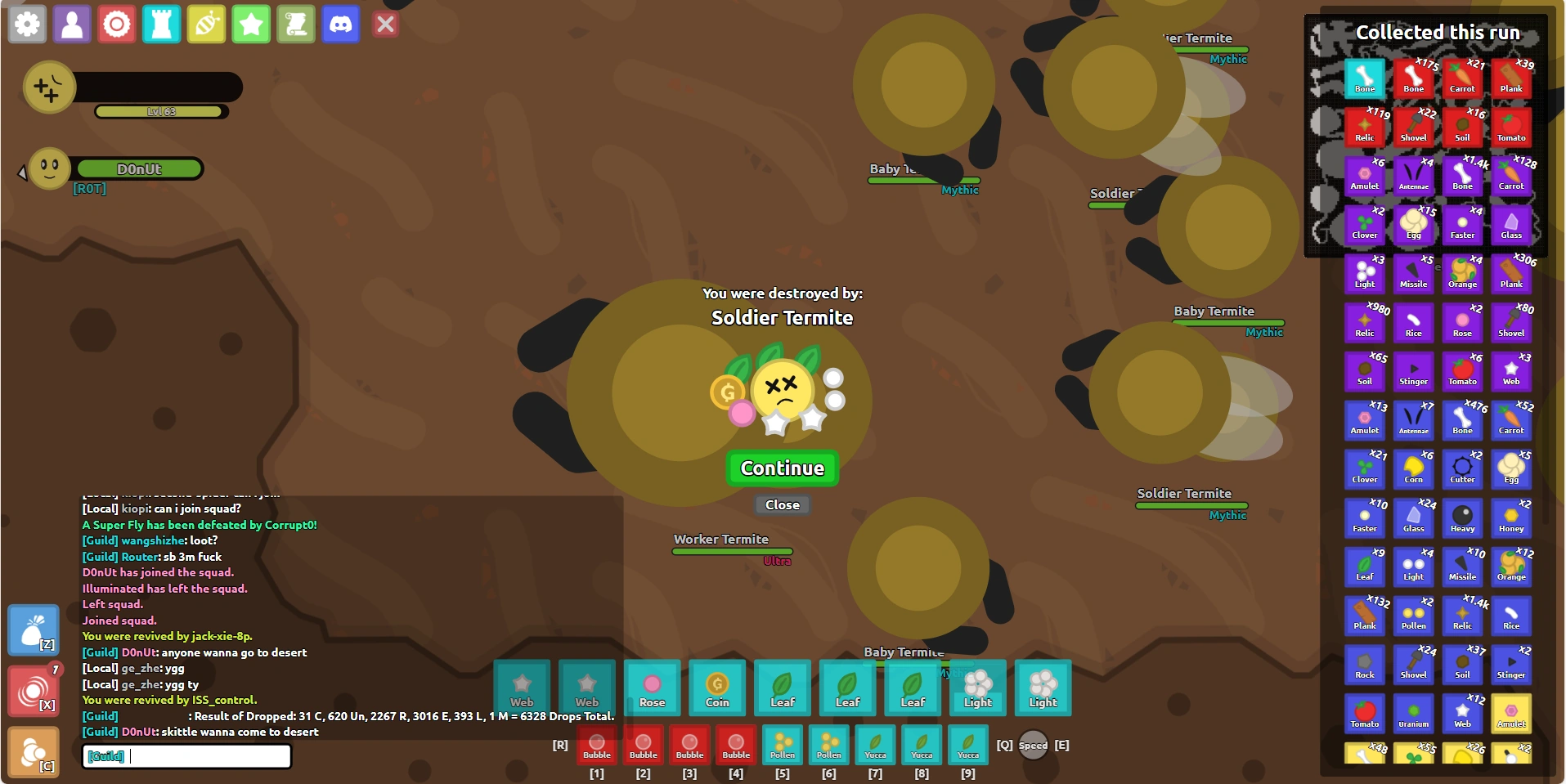Click the Discord icon
This screenshot has width=1566, height=784.
coord(341,25)
